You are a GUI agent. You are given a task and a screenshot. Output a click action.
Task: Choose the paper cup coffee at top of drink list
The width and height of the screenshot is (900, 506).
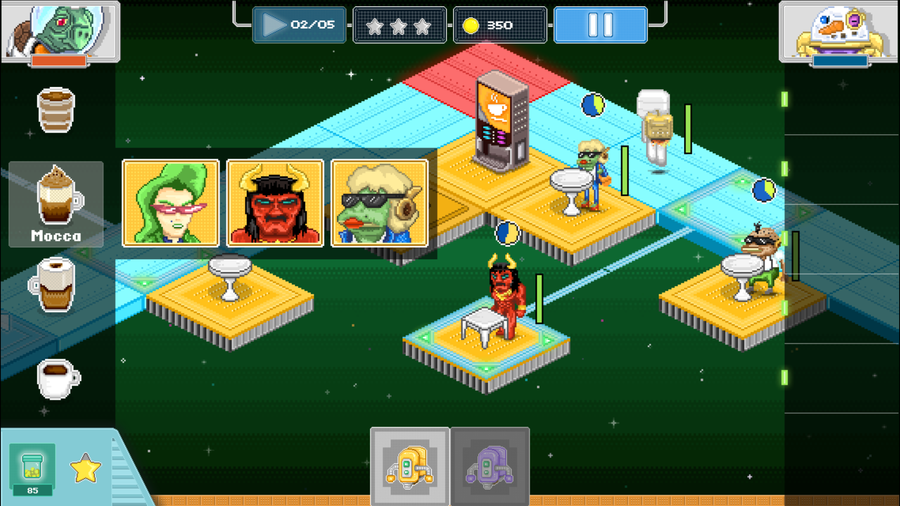56,109
